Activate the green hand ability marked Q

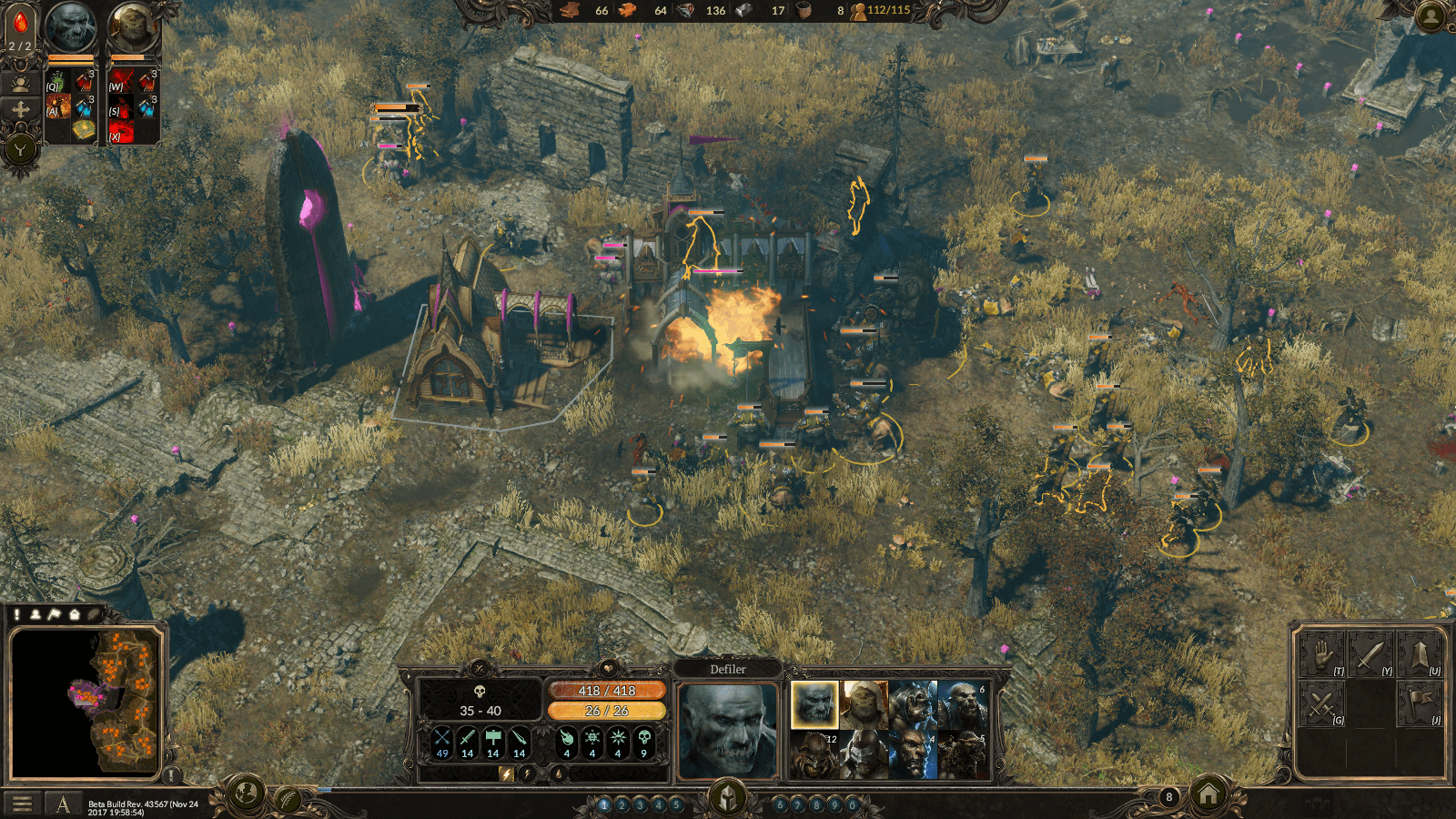tap(58, 83)
